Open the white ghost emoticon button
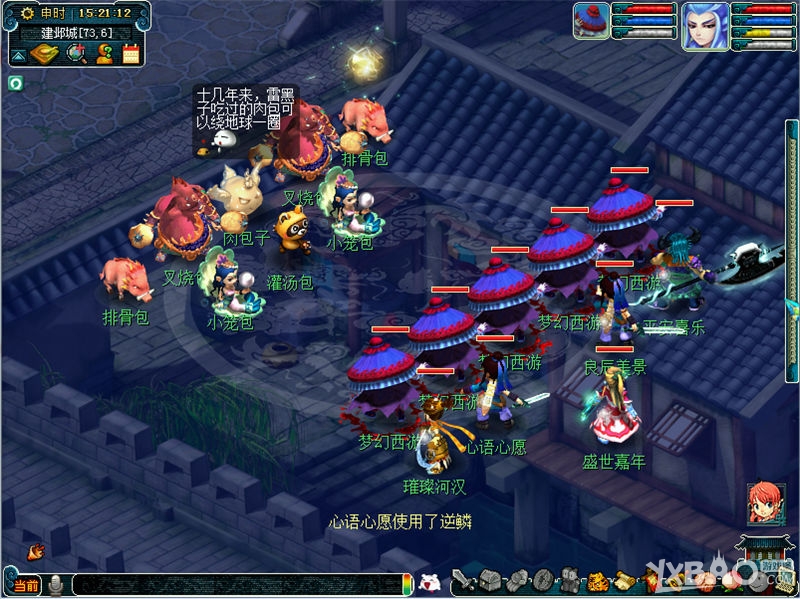The width and height of the screenshot is (800, 599). click(429, 582)
